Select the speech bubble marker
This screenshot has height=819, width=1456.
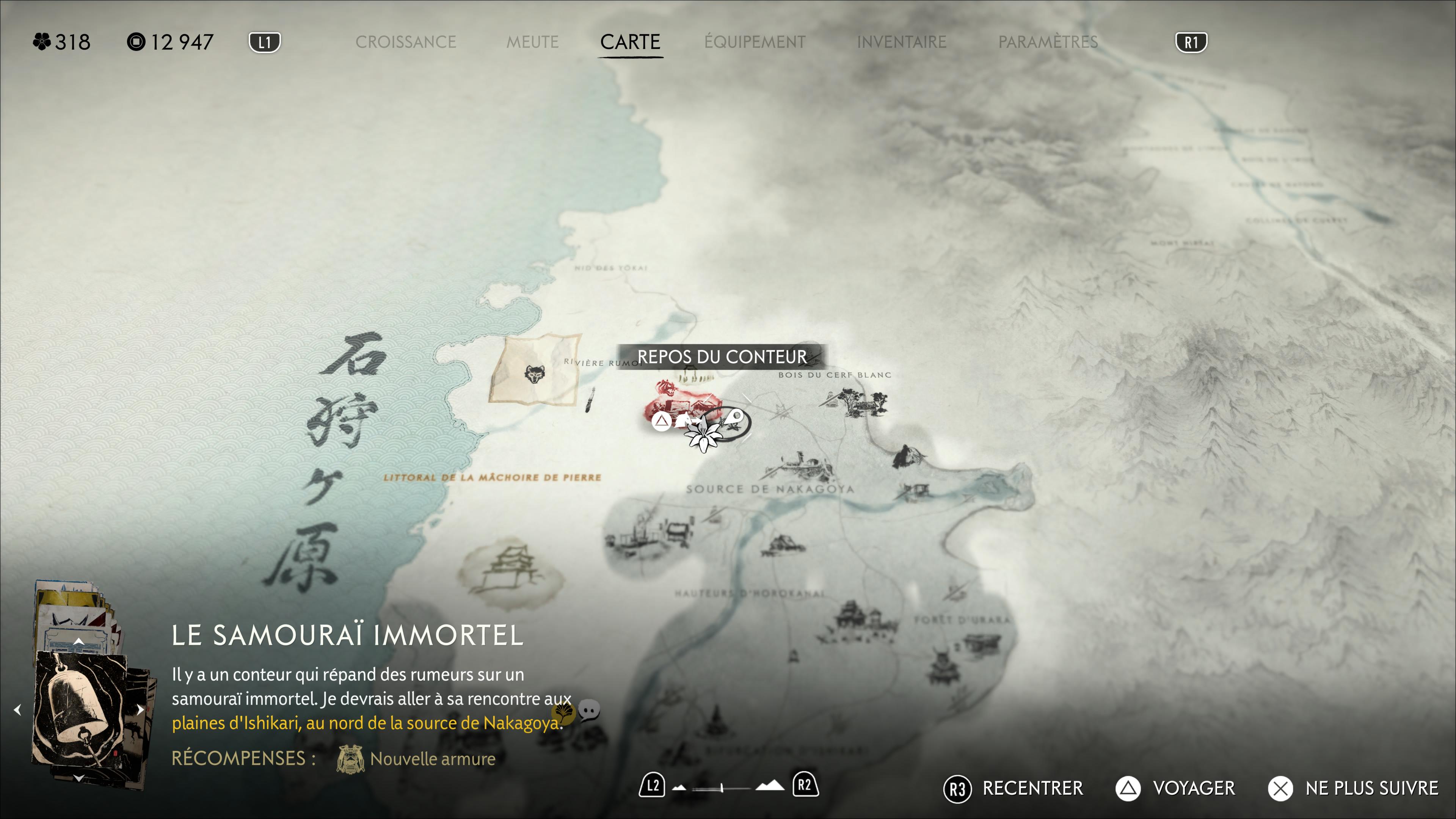(589, 709)
